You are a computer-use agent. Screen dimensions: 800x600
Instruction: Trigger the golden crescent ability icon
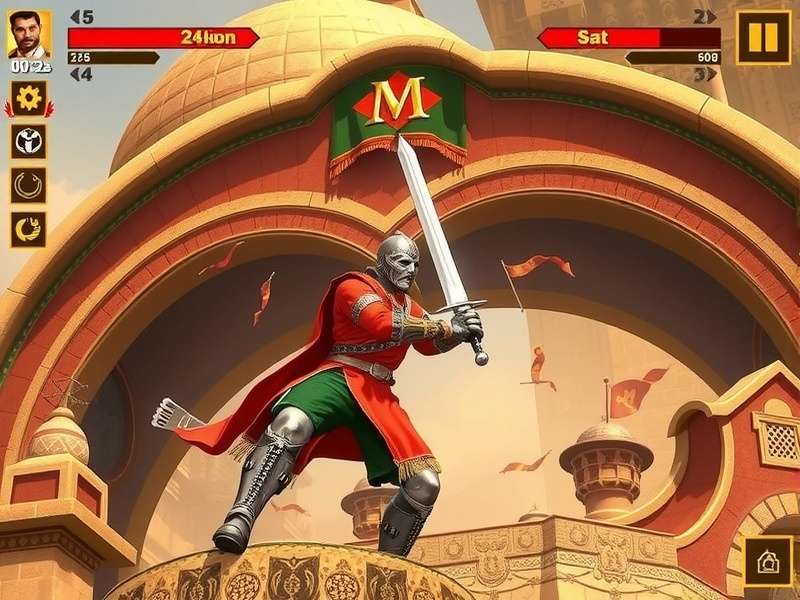(x=29, y=229)
